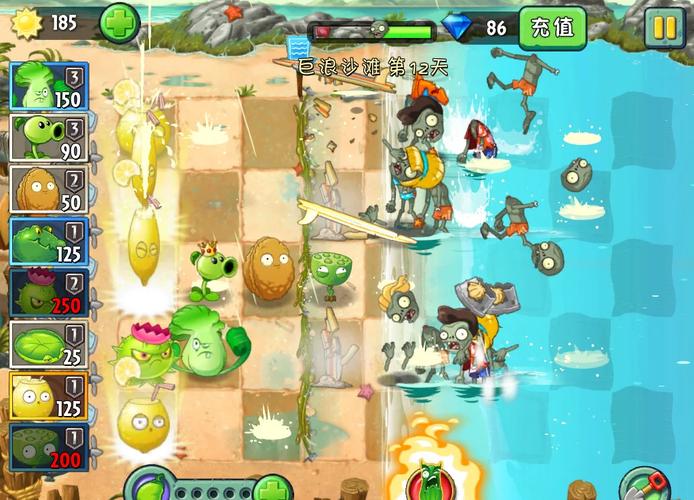Buy more plant food with the plus button
Viewport: 694px width, 500px height.
point(271,489)
